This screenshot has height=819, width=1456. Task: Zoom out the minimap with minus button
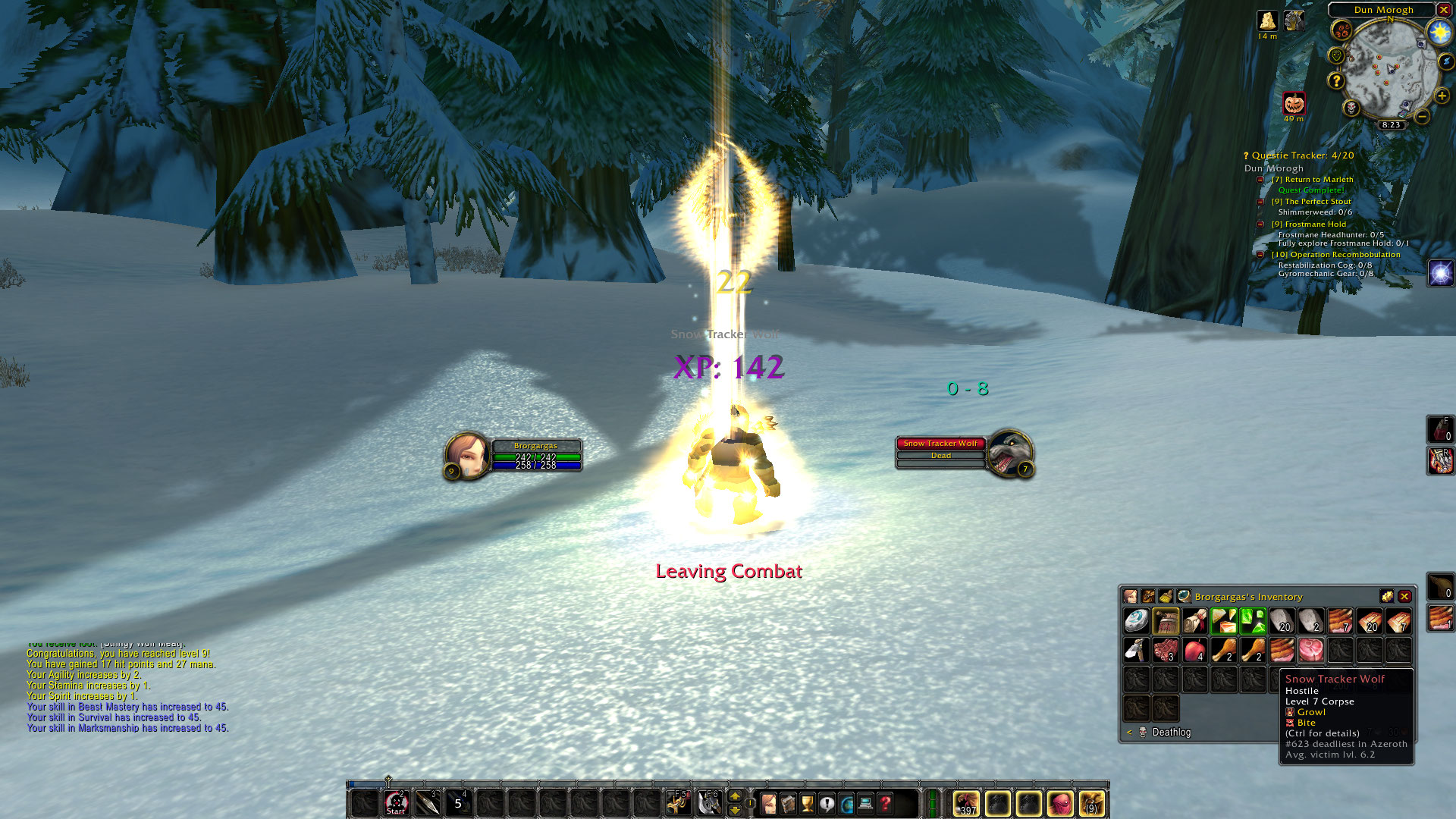coord(1423,116)
